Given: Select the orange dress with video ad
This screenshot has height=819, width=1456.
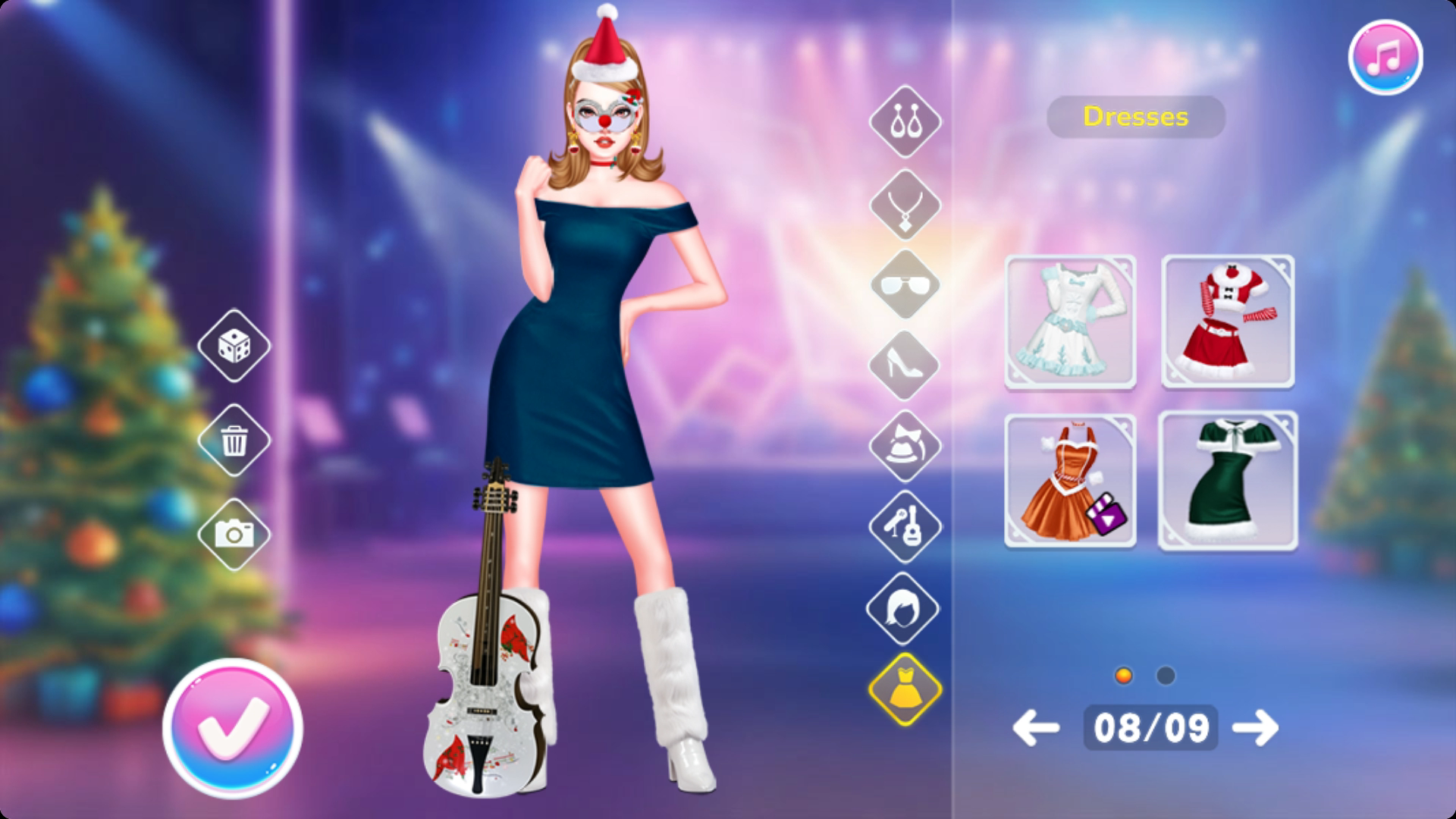Looking at the screenshot, I should click(1070, 481).
